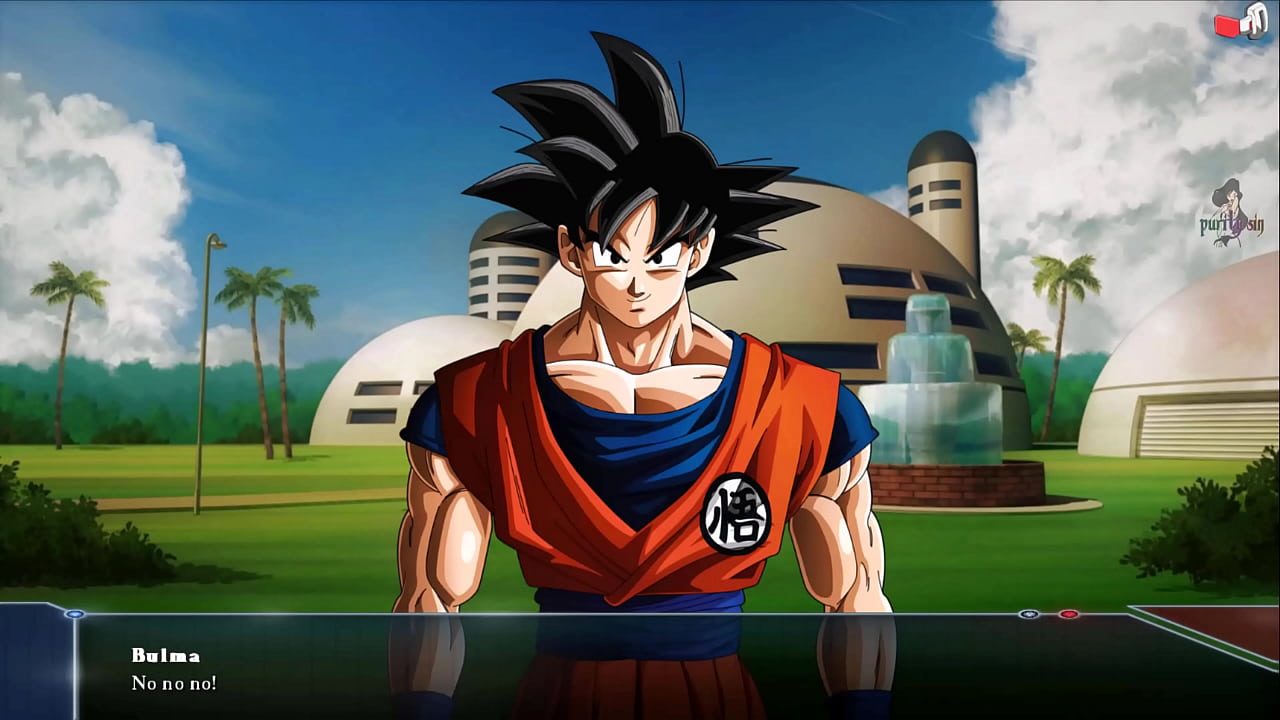Click the red circle indicator near dialogue bar
Image resolution: width=1280 pixels, height=720 pixels.
pos(1068,614)
